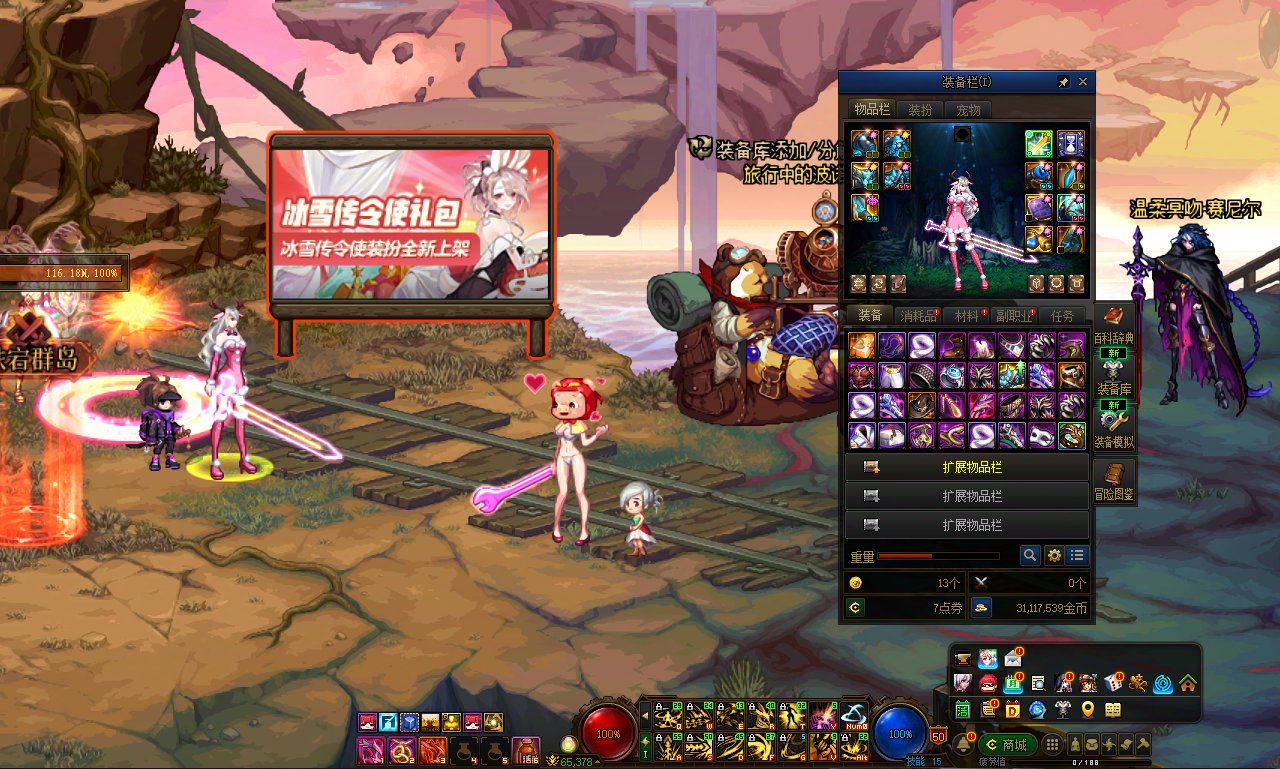Open the mail envelope icon
This screenshot has height=769, width=1280.
1014,659
